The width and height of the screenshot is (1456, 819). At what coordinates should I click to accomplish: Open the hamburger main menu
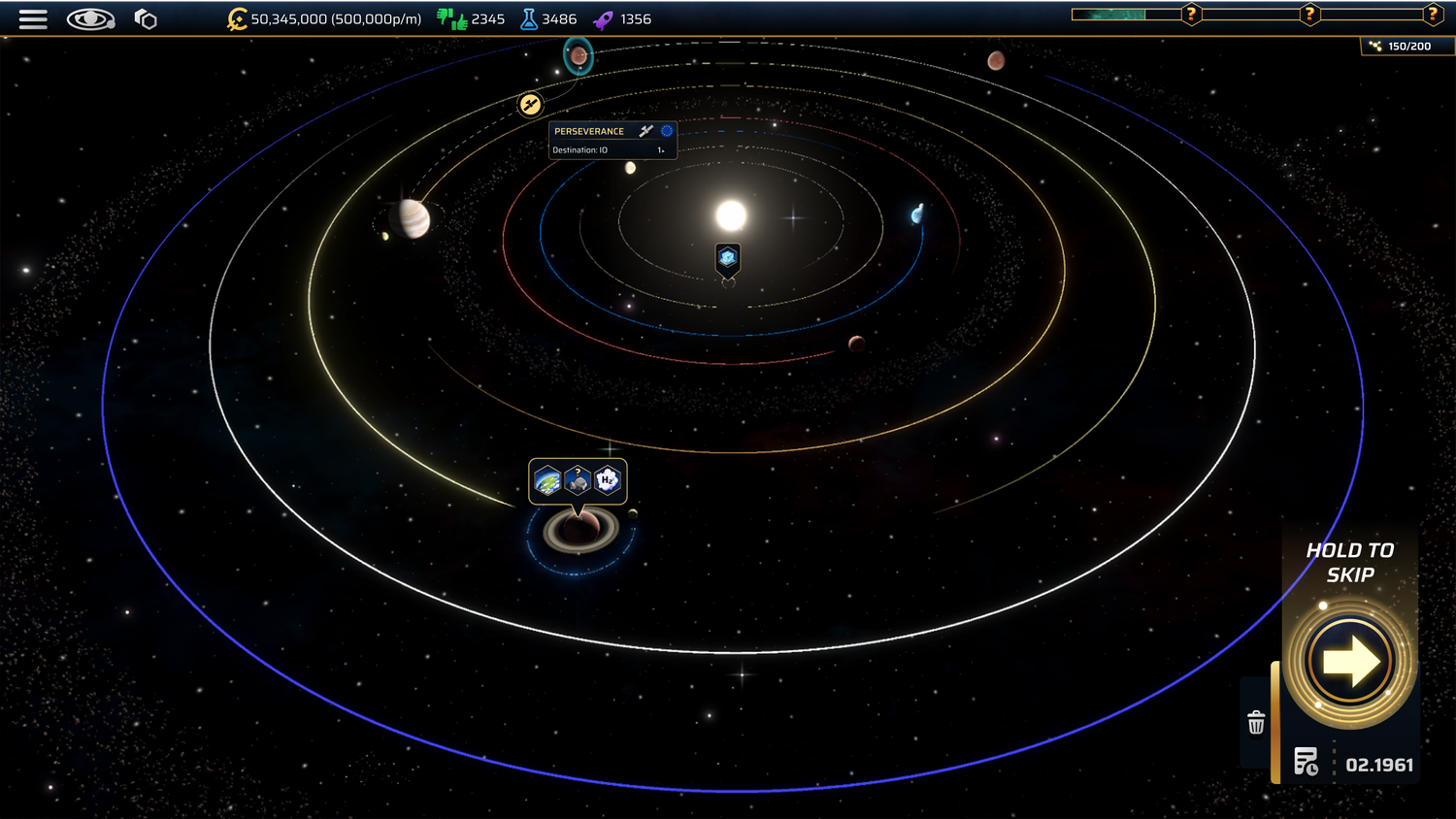(x=33, y=19)
